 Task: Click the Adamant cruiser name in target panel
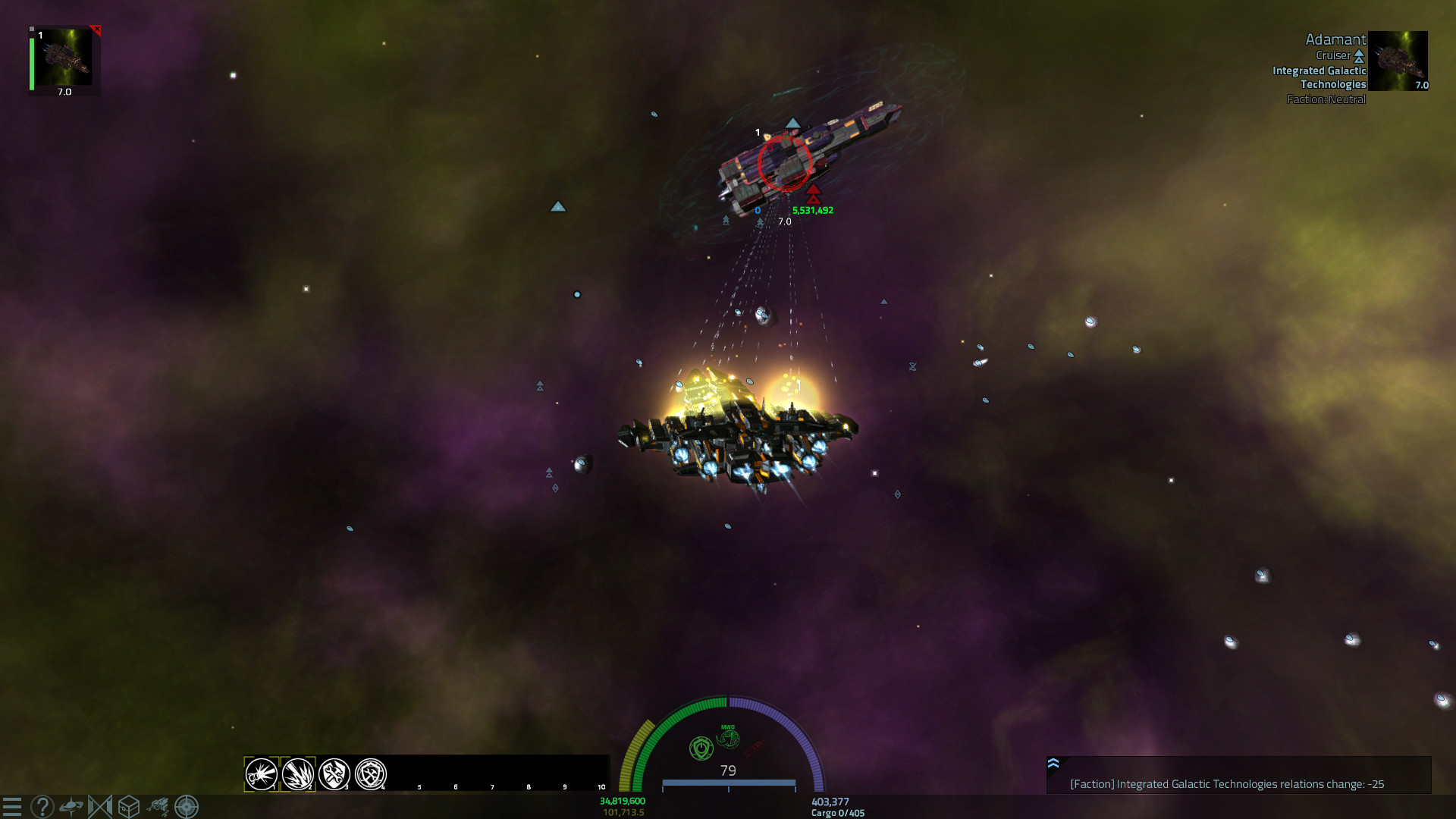pyautogui.click(x=1336, y=39)
